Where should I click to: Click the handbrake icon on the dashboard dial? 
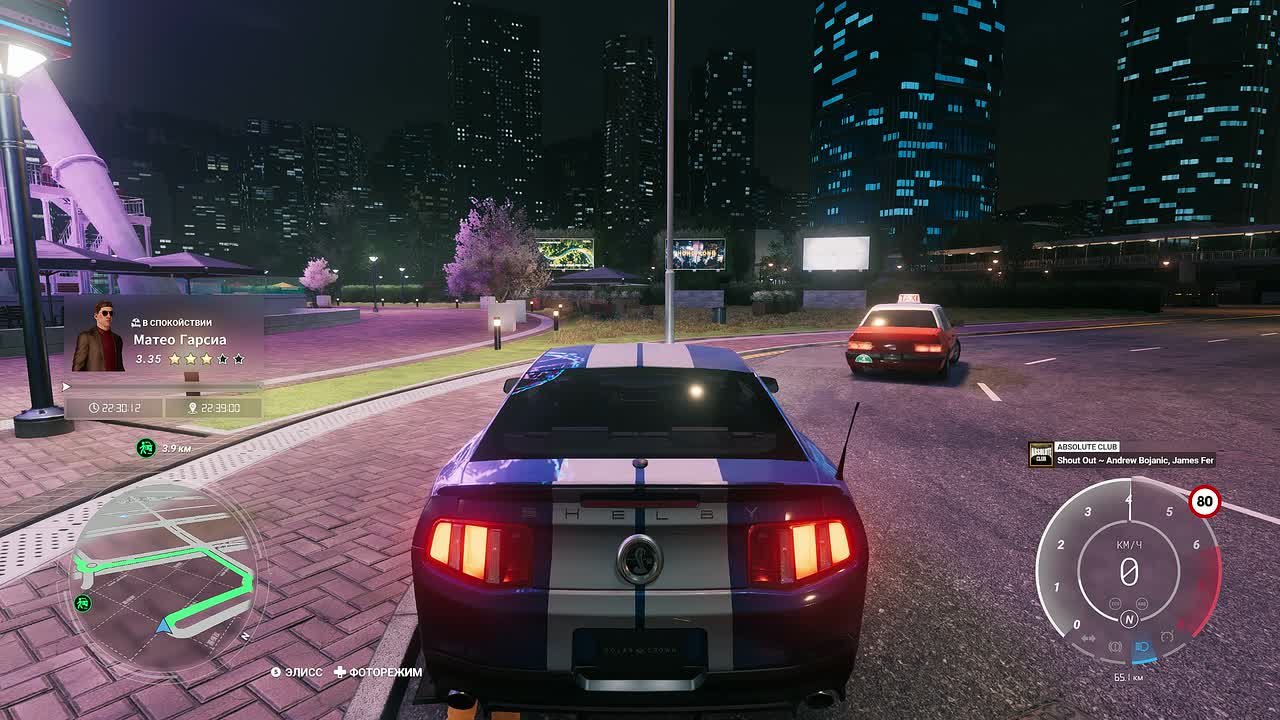pos(1114,645)
